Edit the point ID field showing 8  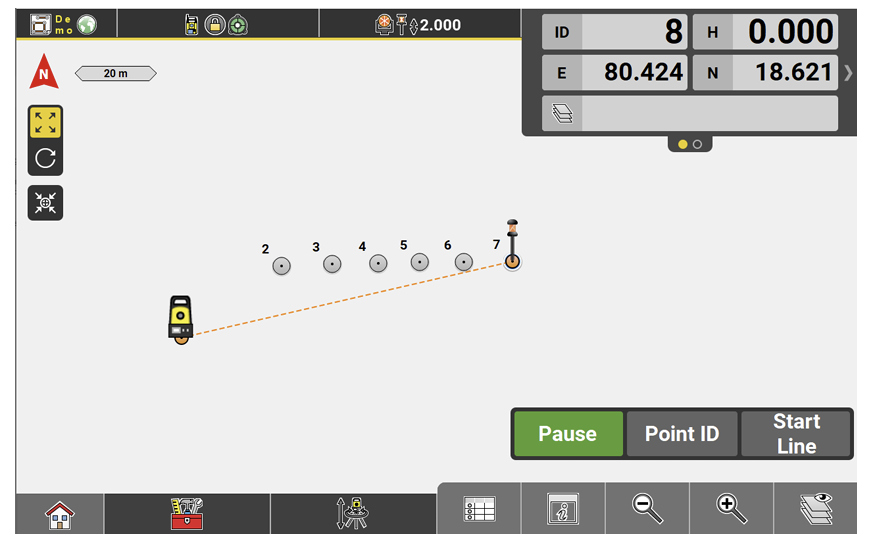634,32
